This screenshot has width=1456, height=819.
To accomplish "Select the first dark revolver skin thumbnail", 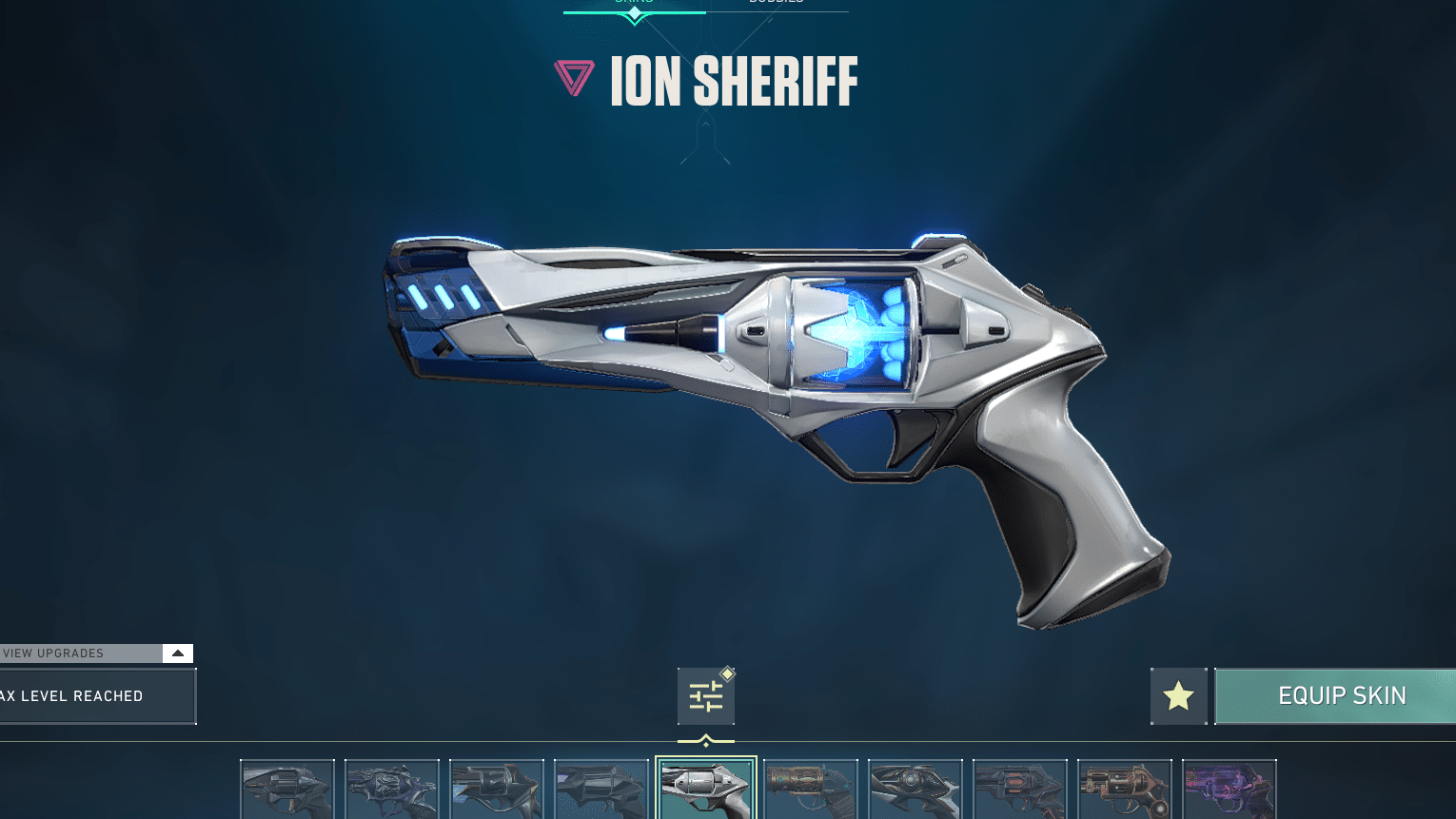I will coord(287,790).
